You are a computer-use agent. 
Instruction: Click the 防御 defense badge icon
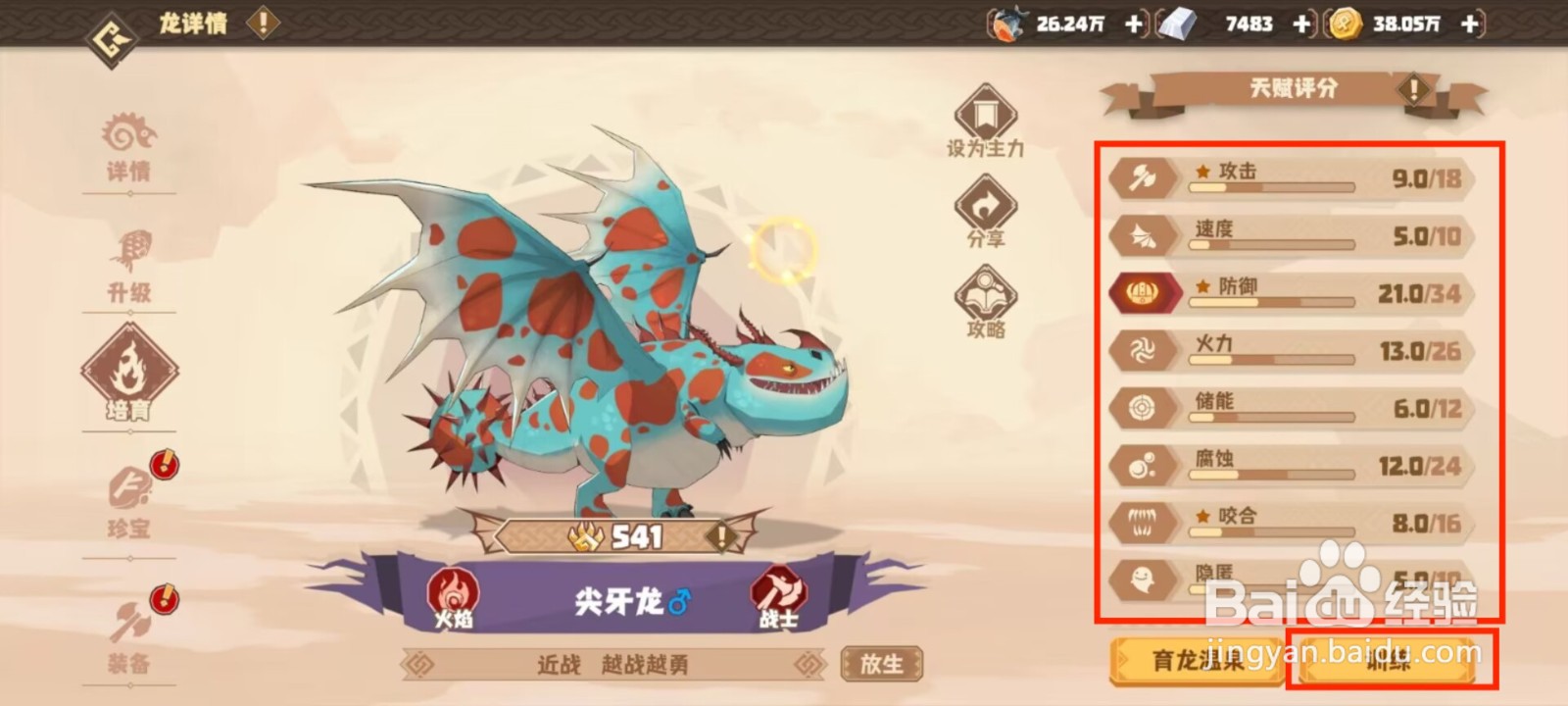1145,292
